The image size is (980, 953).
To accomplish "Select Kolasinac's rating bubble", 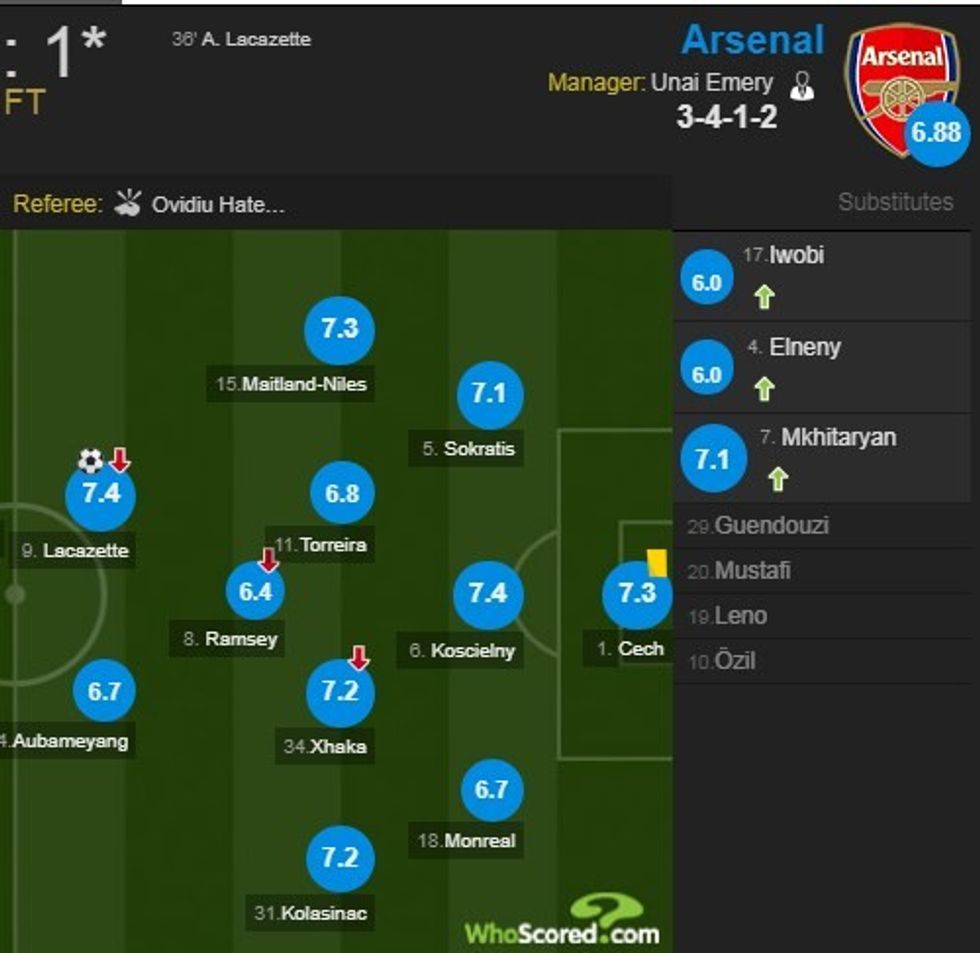I will 340,858.
